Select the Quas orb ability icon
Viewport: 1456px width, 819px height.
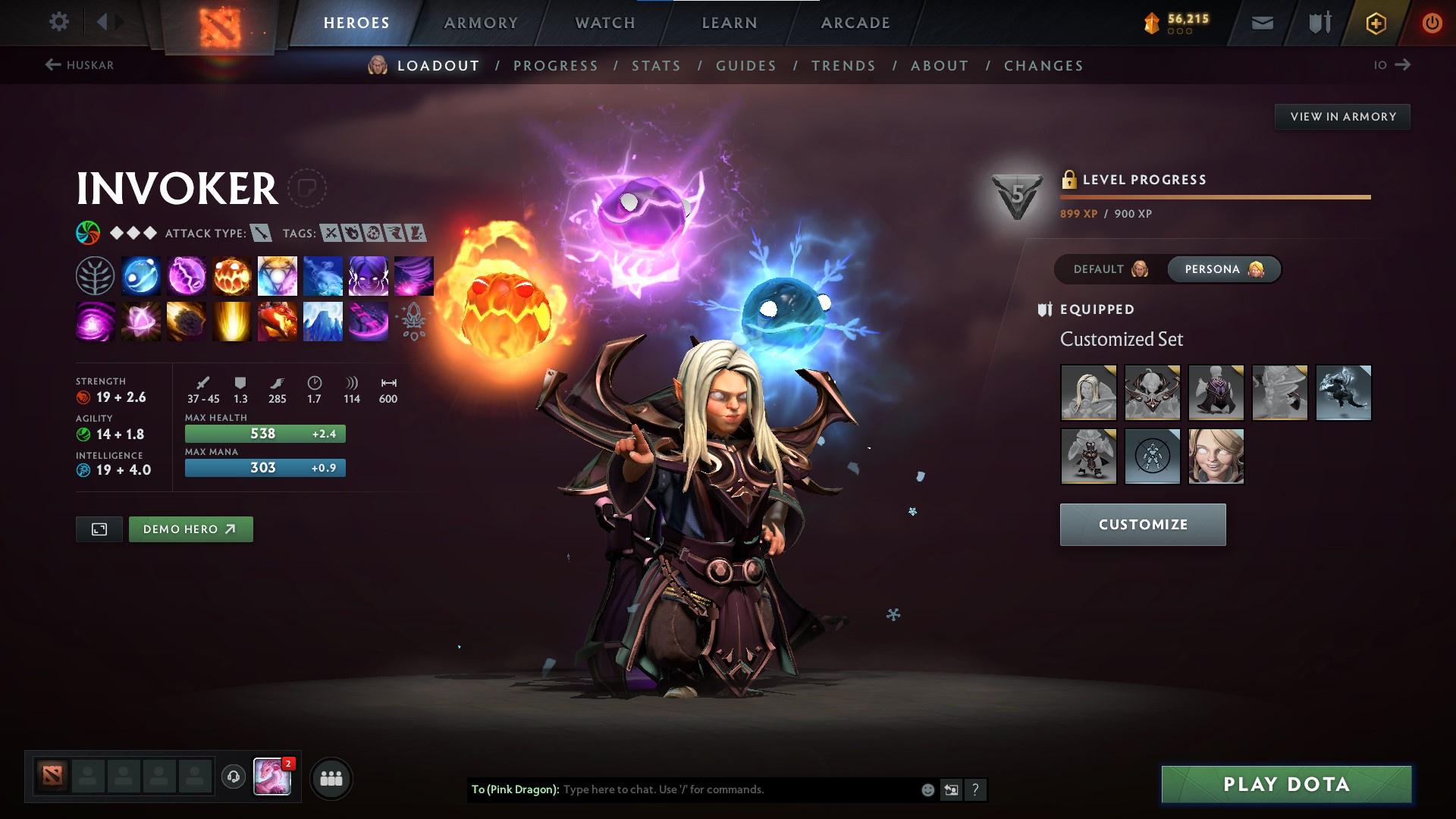(141, 275)
